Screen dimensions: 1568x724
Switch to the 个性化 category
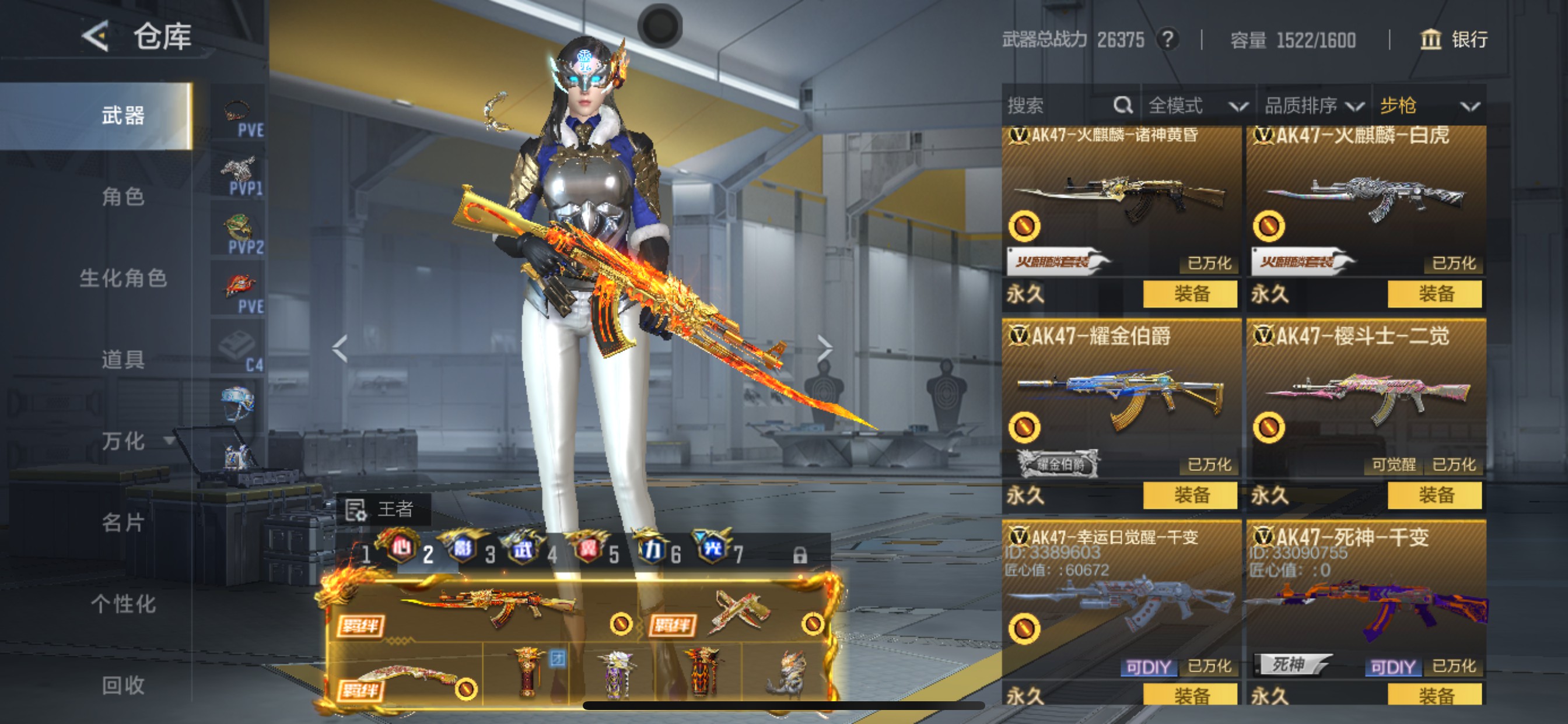(123, 603)
